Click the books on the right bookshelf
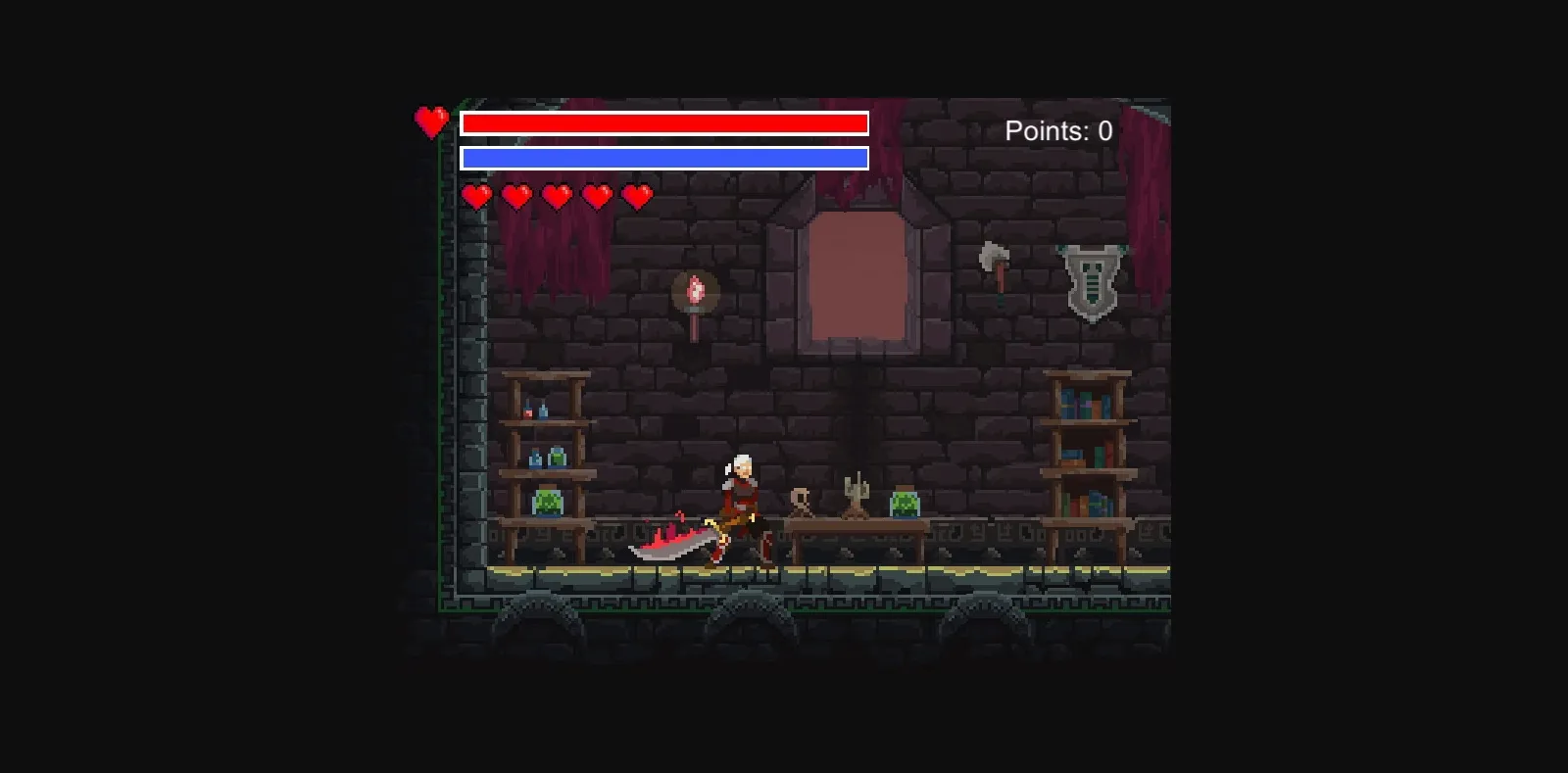The width and height of the screenshot is (1568, 773). [1085, 402]
